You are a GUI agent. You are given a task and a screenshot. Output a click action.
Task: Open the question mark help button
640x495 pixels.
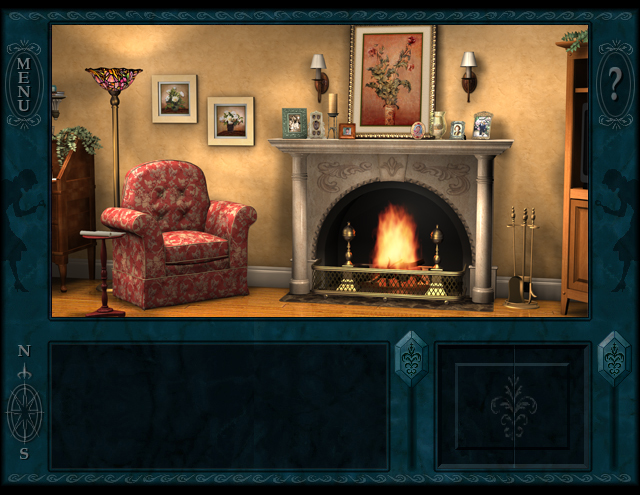tap(614, 84)
